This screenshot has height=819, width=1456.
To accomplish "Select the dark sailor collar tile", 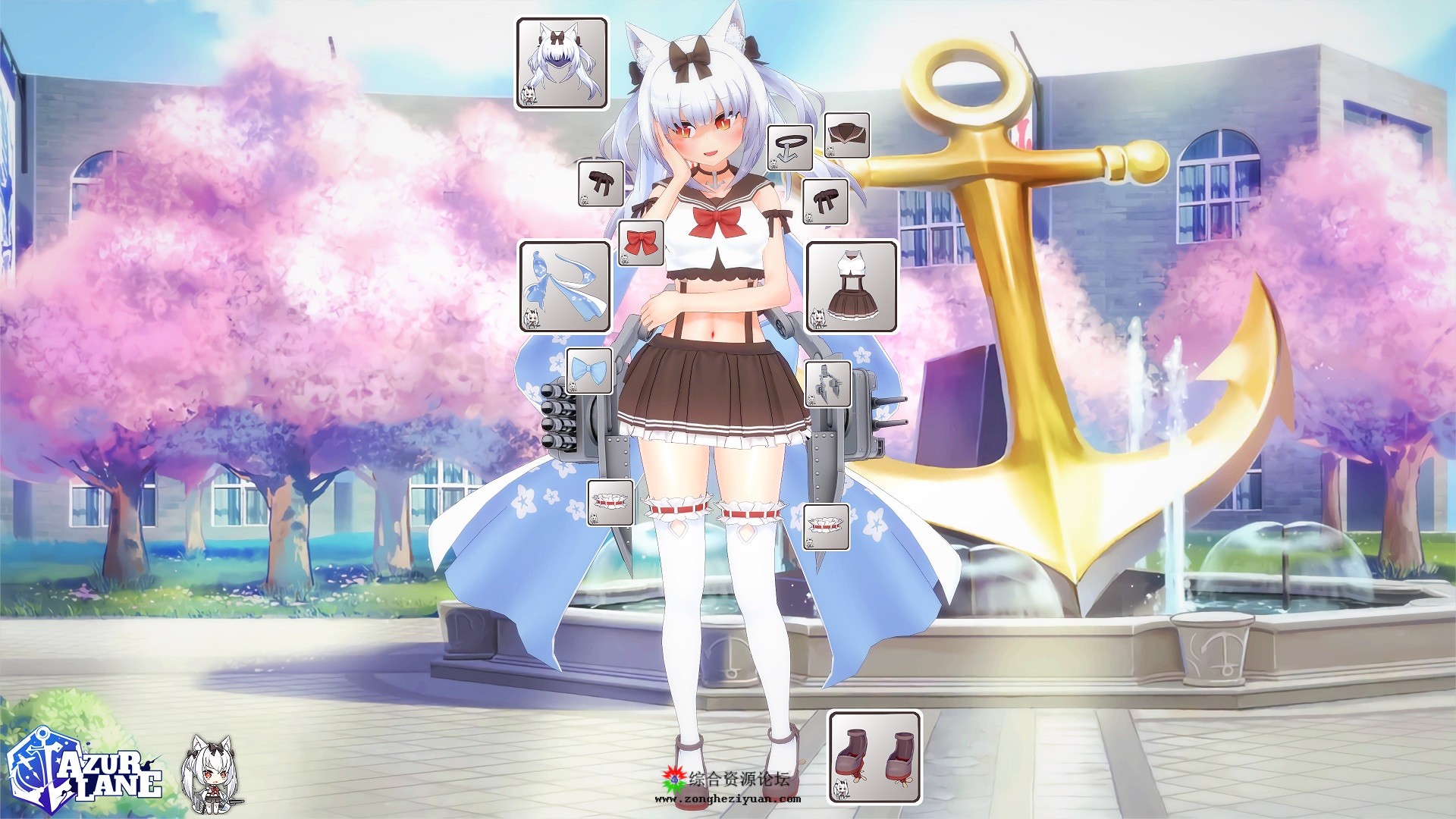I will click(x=846, y=135).
